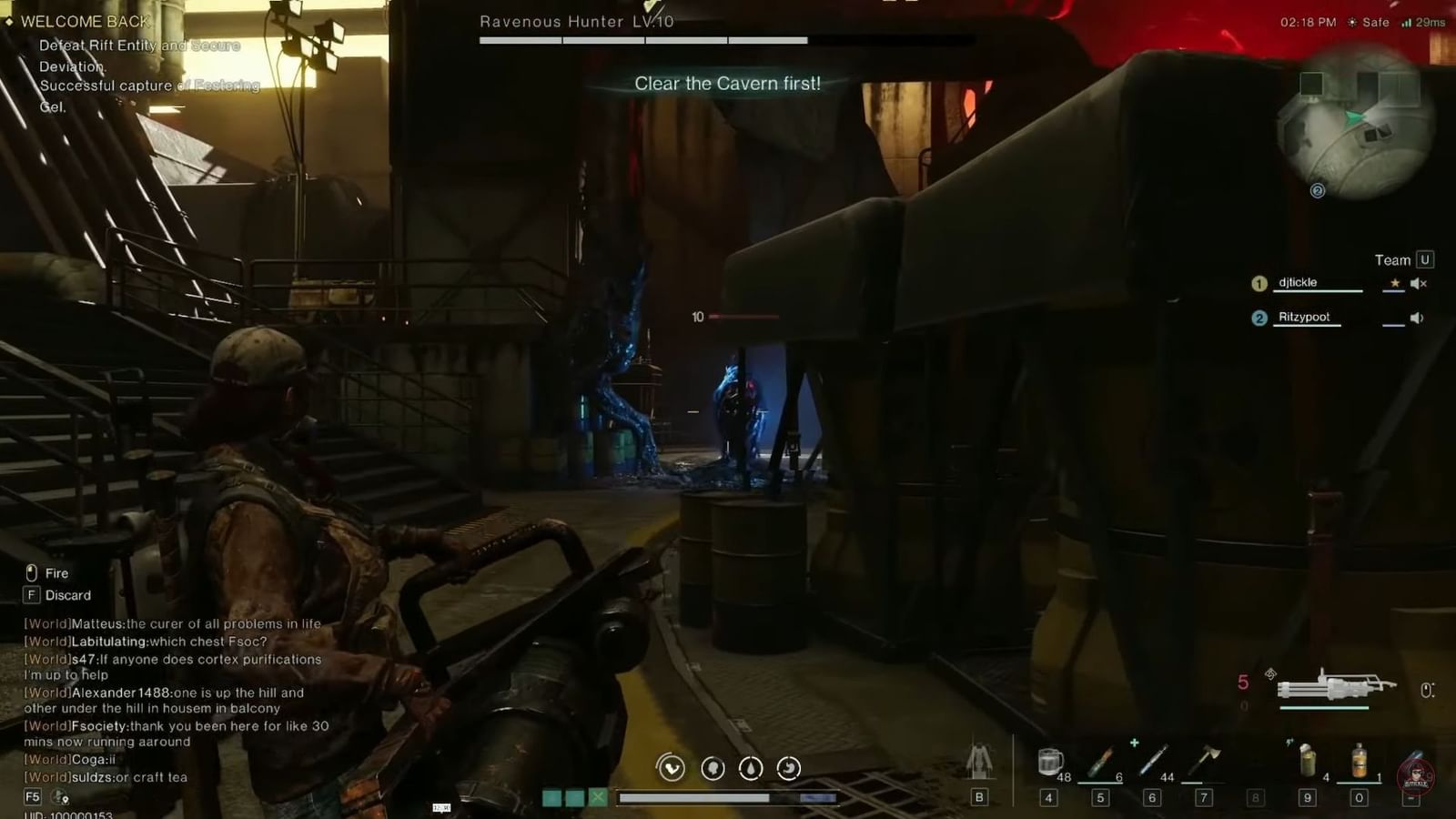Expand the Team panel via the U control
This screenshot has height=819, width=1456.
(x=1425, y=260)
